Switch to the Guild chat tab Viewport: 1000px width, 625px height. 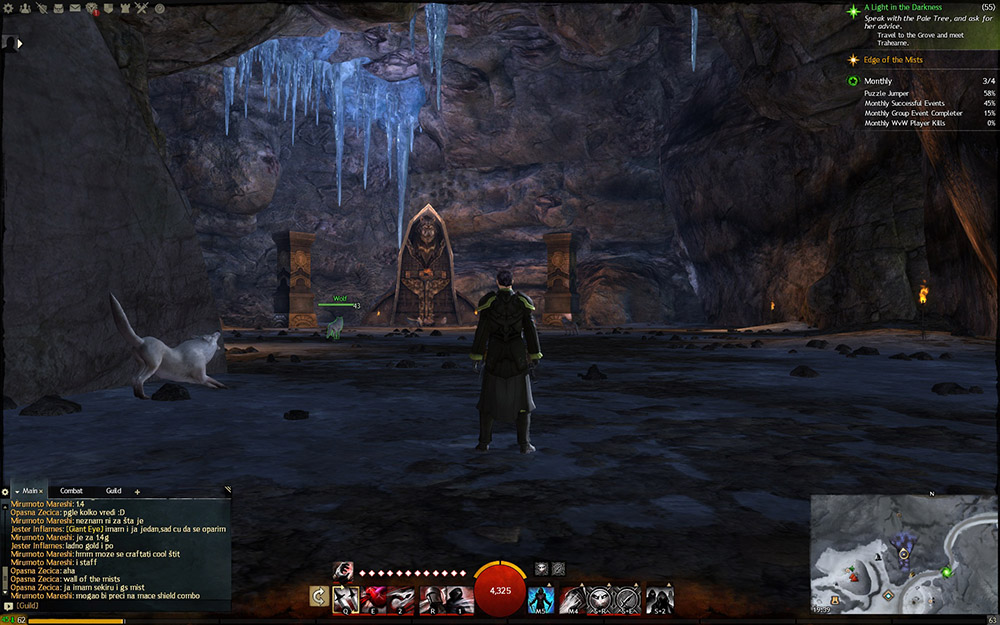pos(113,491)
